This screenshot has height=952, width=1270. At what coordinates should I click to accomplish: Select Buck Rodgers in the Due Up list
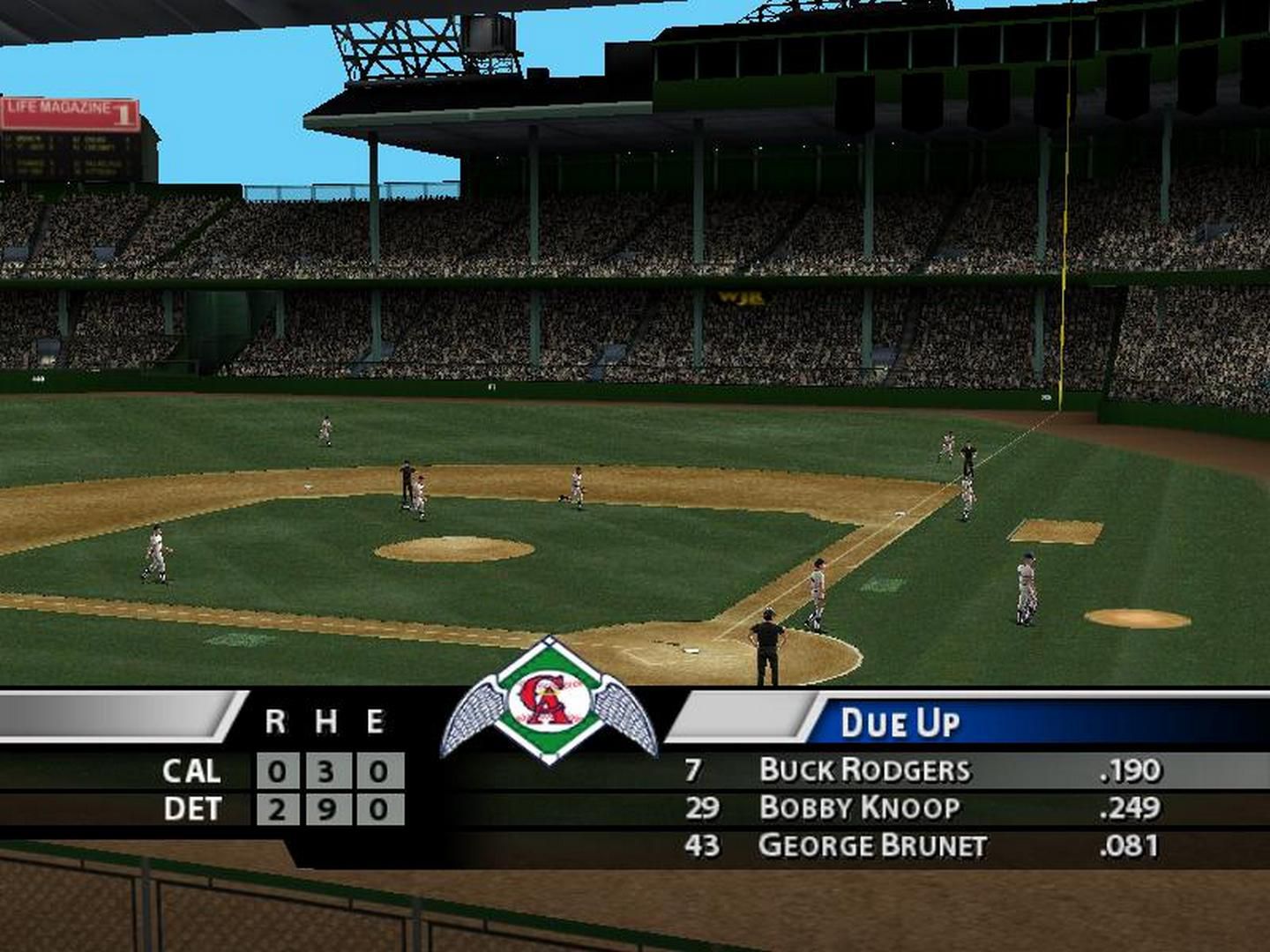point(864,770)
